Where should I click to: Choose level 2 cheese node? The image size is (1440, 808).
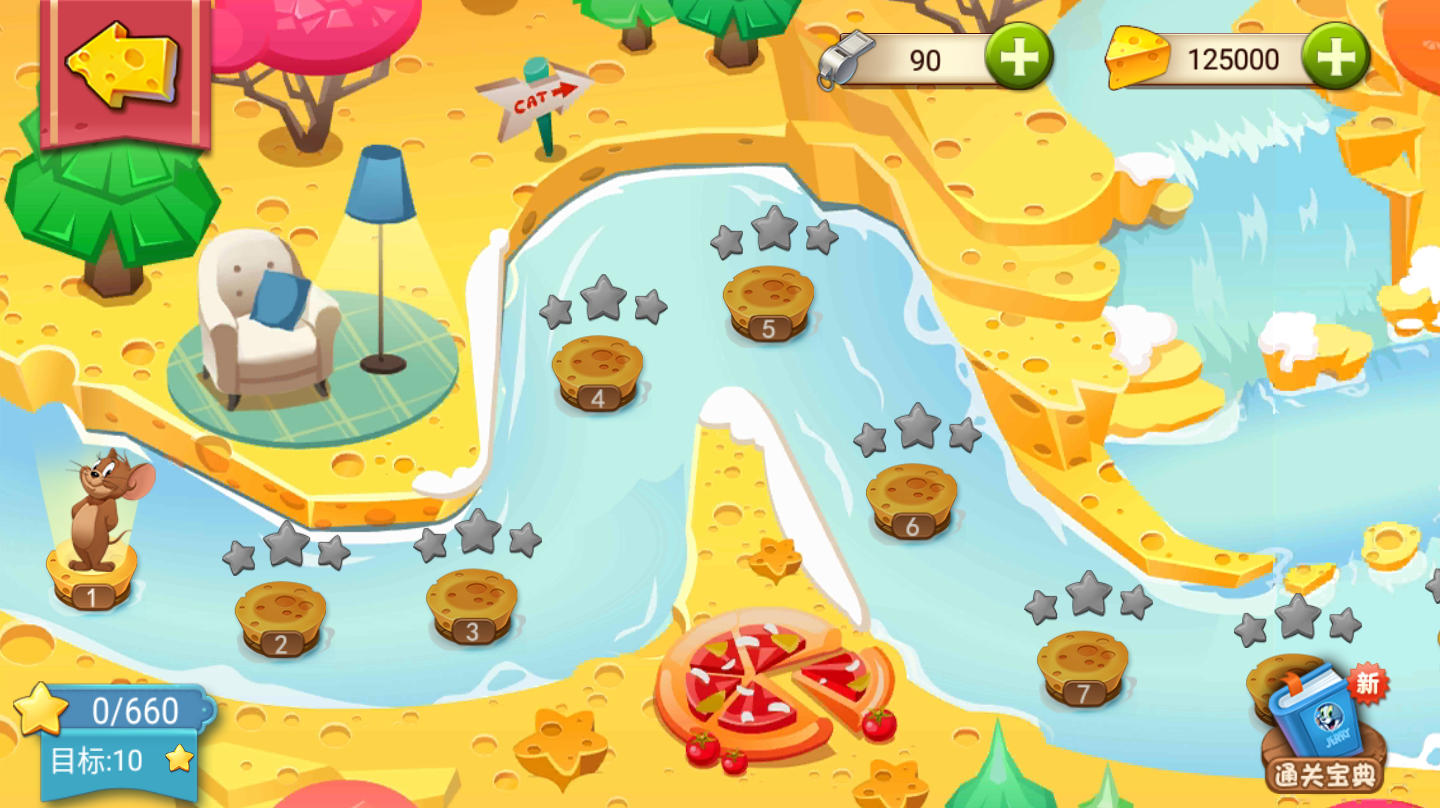pos(280,617)
